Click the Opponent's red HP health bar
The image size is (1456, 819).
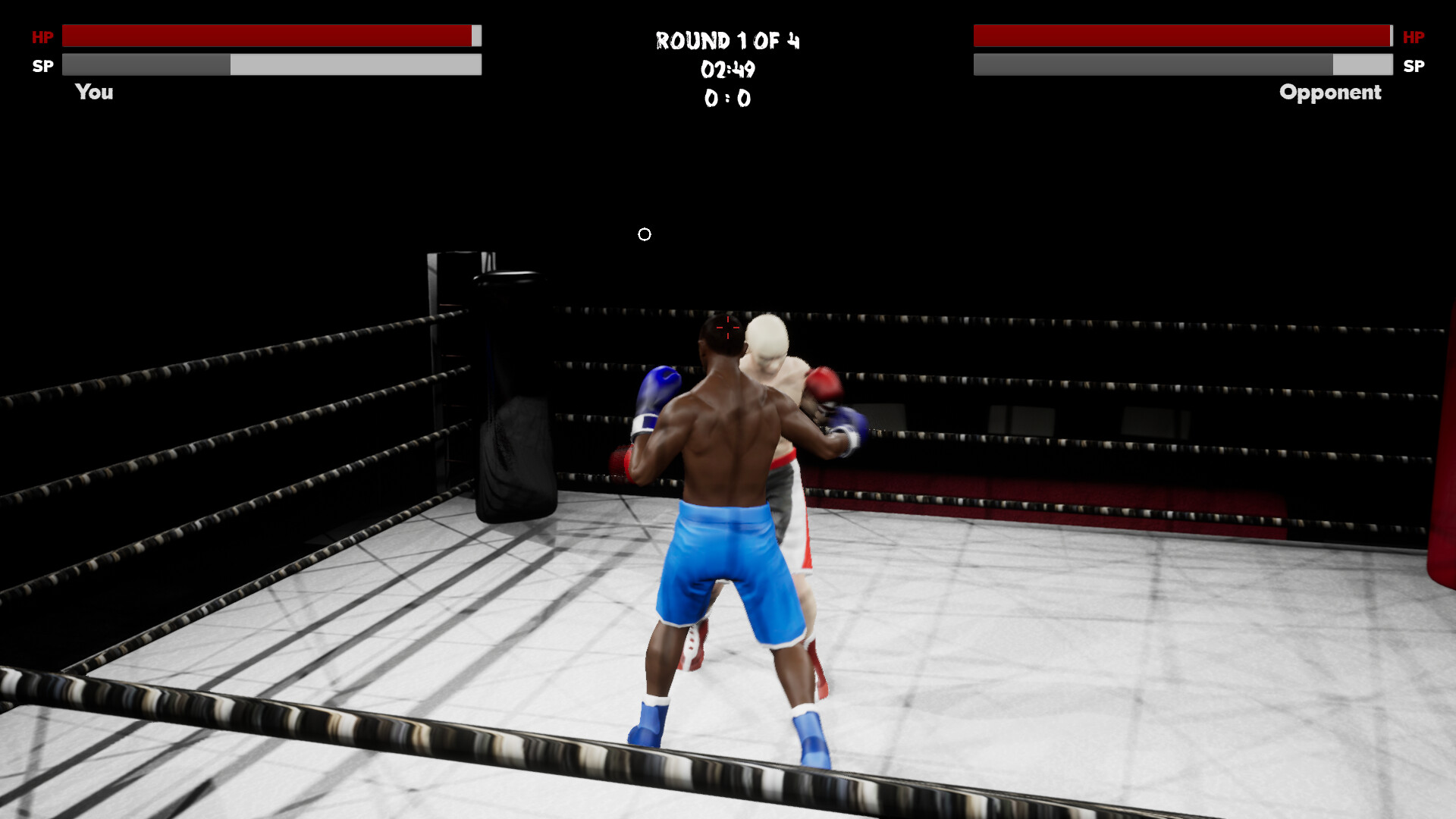click(x=1183, y=35)
